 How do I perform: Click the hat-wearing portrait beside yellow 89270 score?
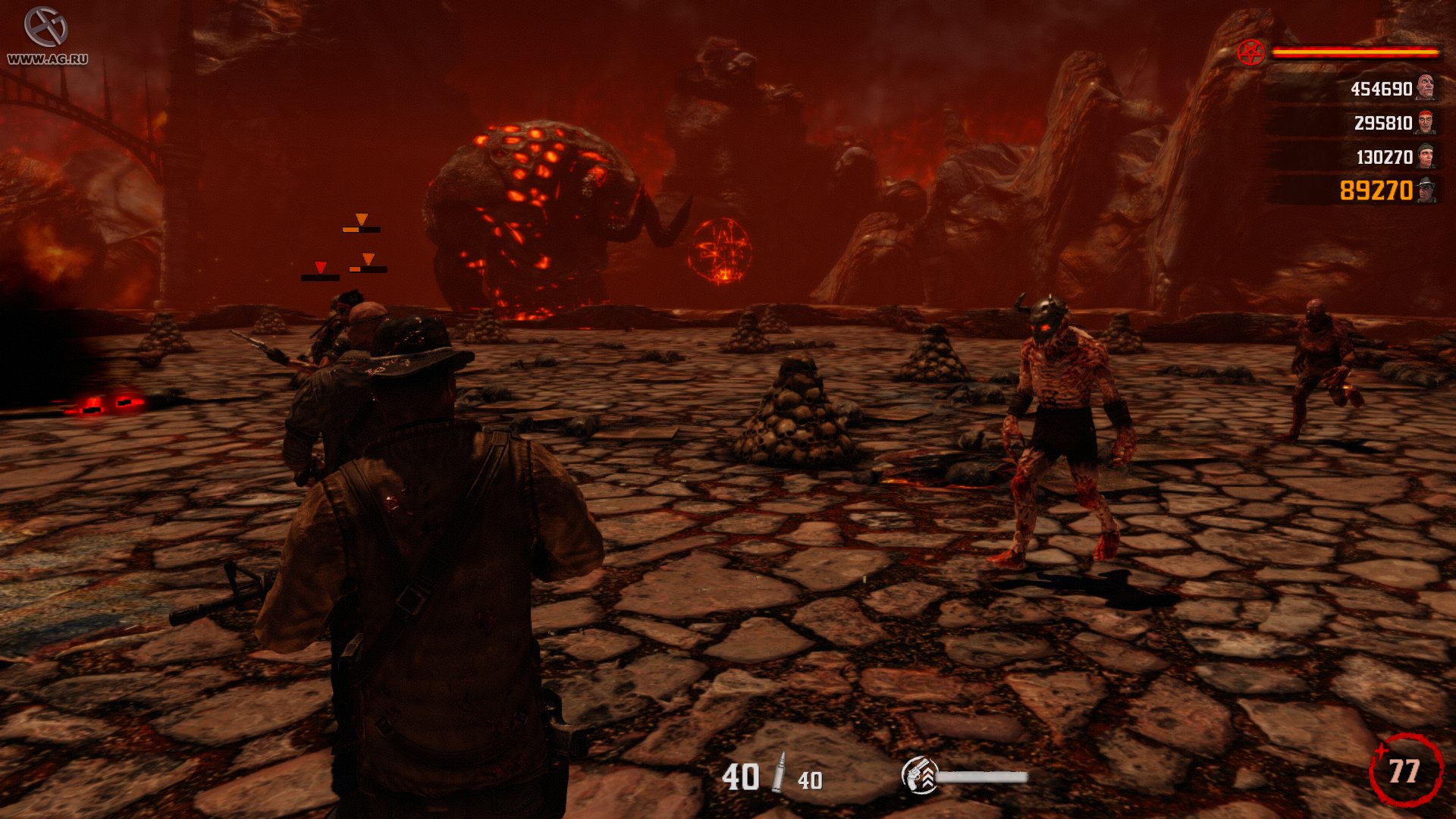[1426, 192]
